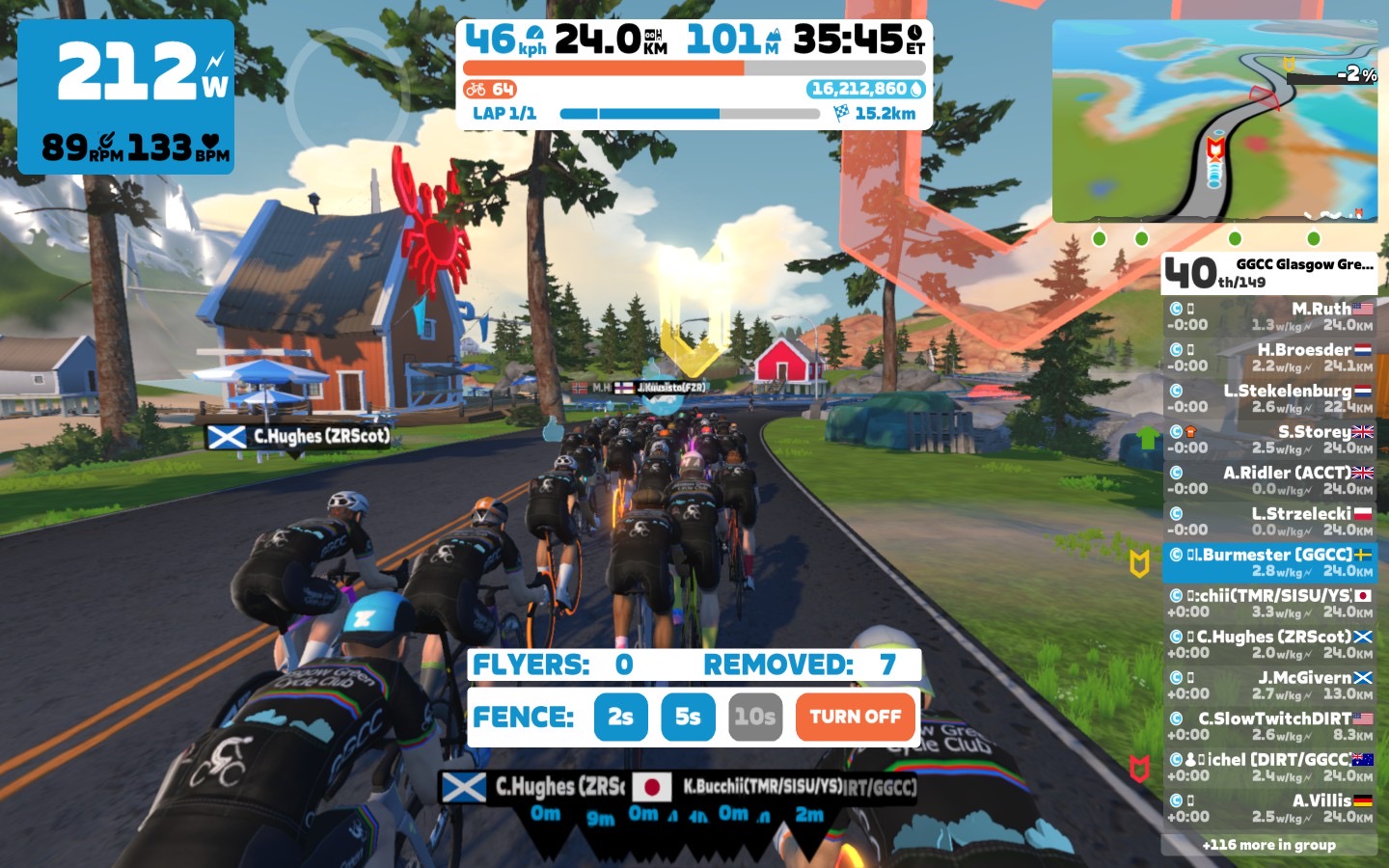Choose A.Villis from the rider list
Screen dimensions: 1389x868
pos(1269,808)
